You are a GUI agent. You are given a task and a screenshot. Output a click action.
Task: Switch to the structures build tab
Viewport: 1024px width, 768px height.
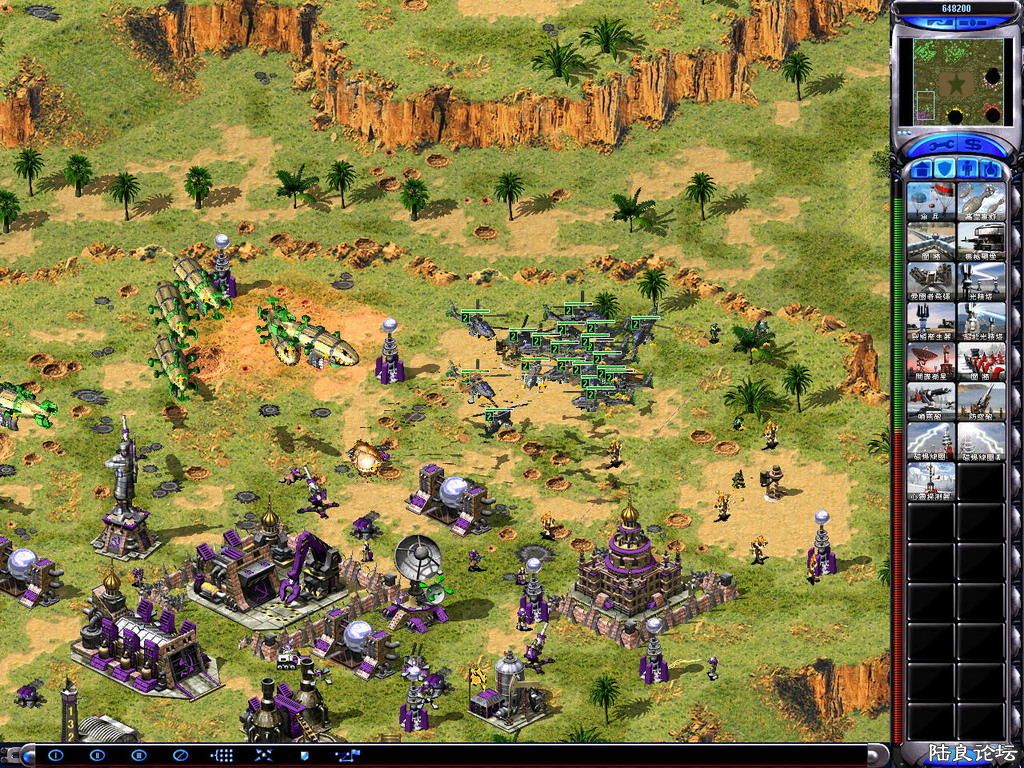pyautogui.click(x=921, y=168)
